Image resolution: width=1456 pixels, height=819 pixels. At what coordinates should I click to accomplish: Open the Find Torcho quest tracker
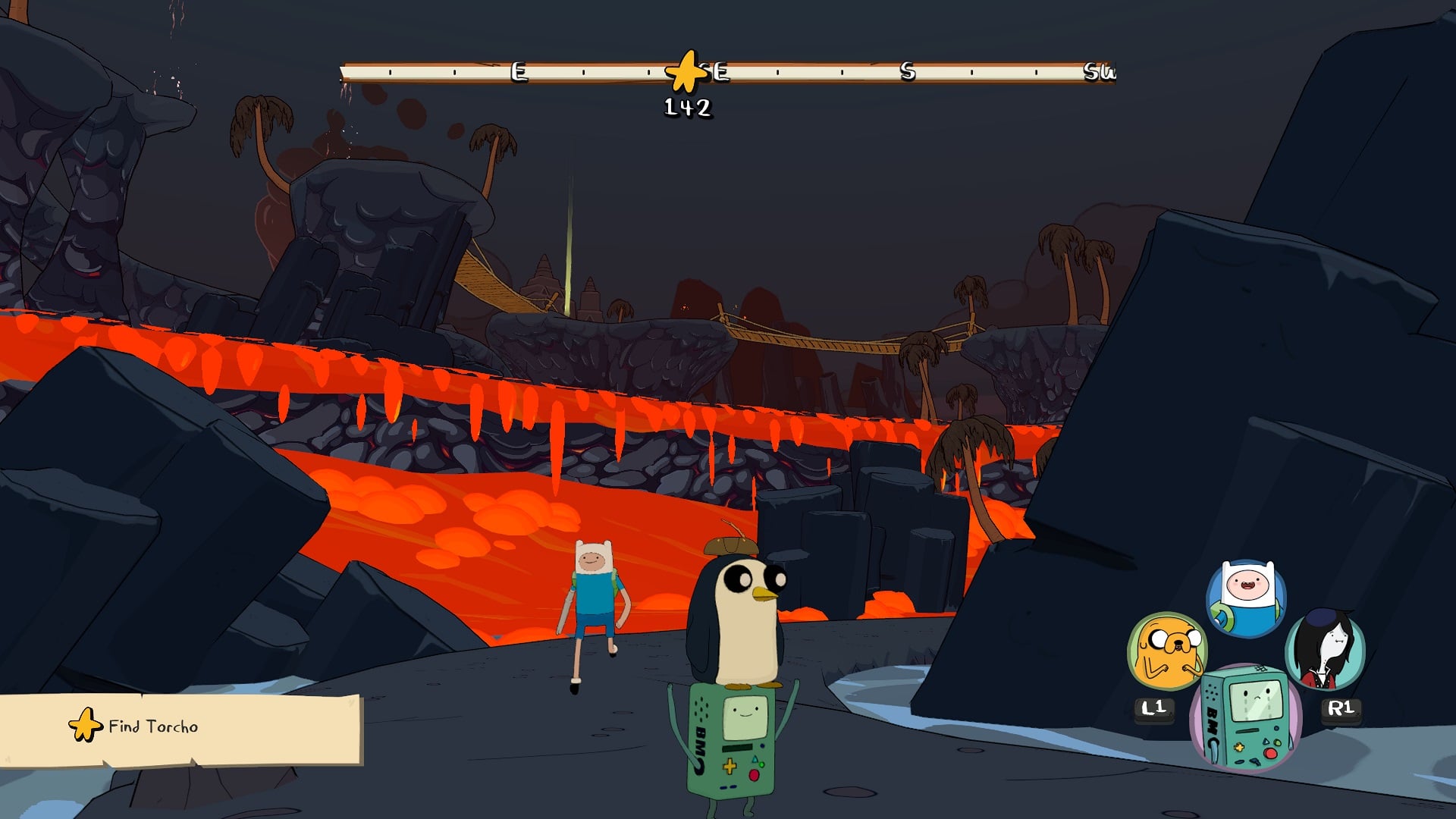click(x=180, y=728)
